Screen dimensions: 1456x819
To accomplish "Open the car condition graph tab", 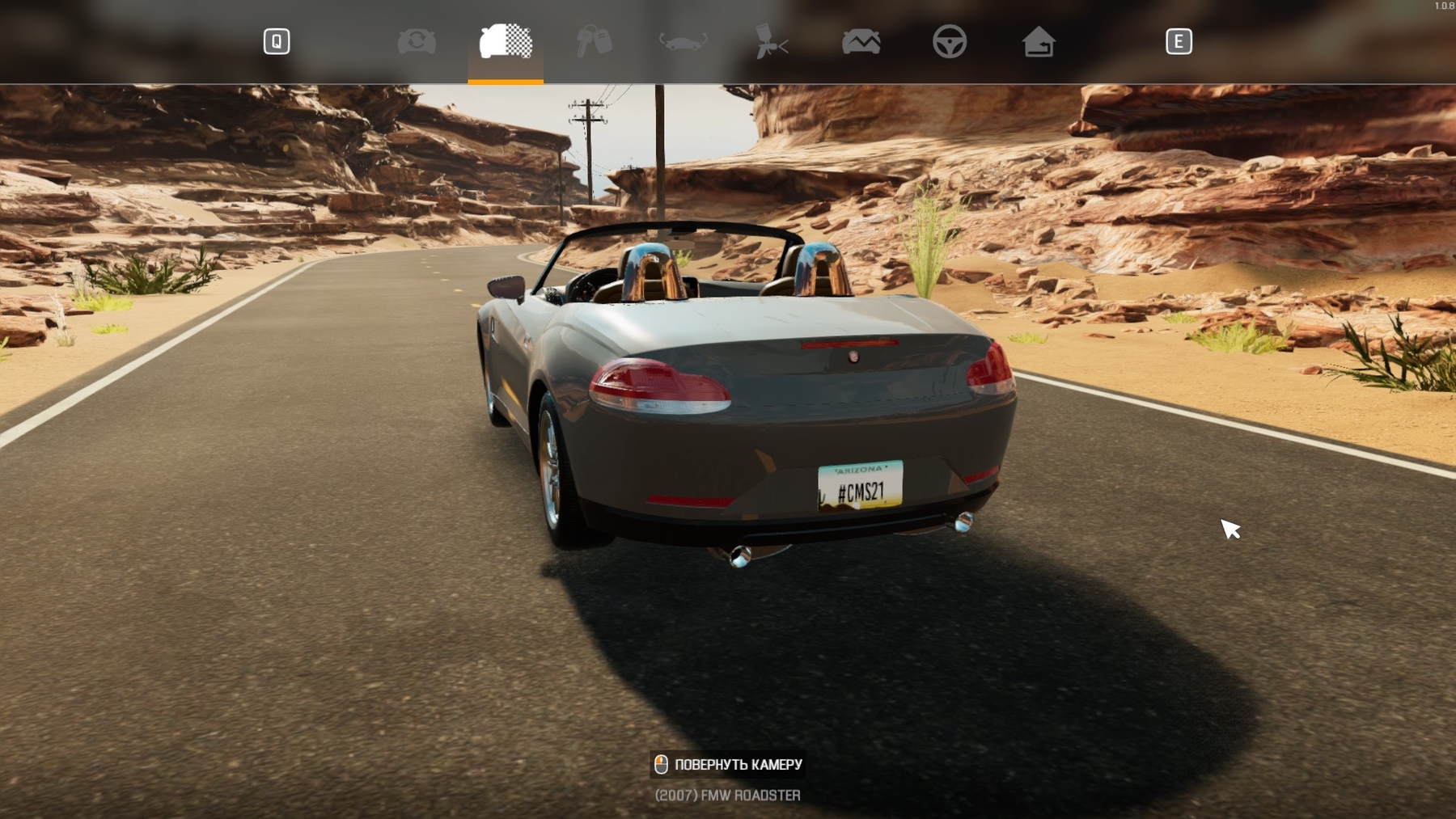I will click(861, 41).
